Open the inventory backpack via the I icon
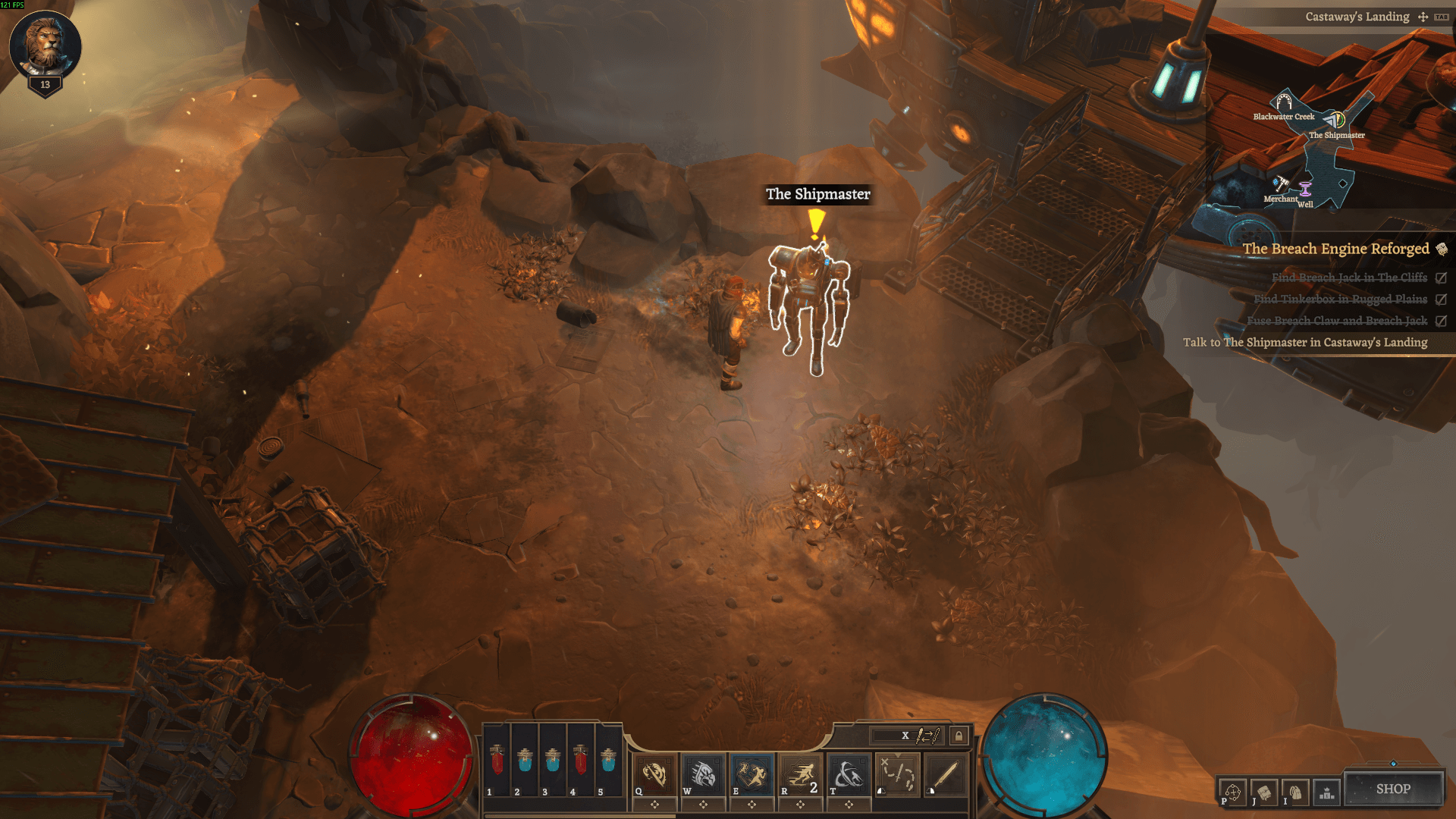This screenshot has width=1456, height=819. (1296, 791)
